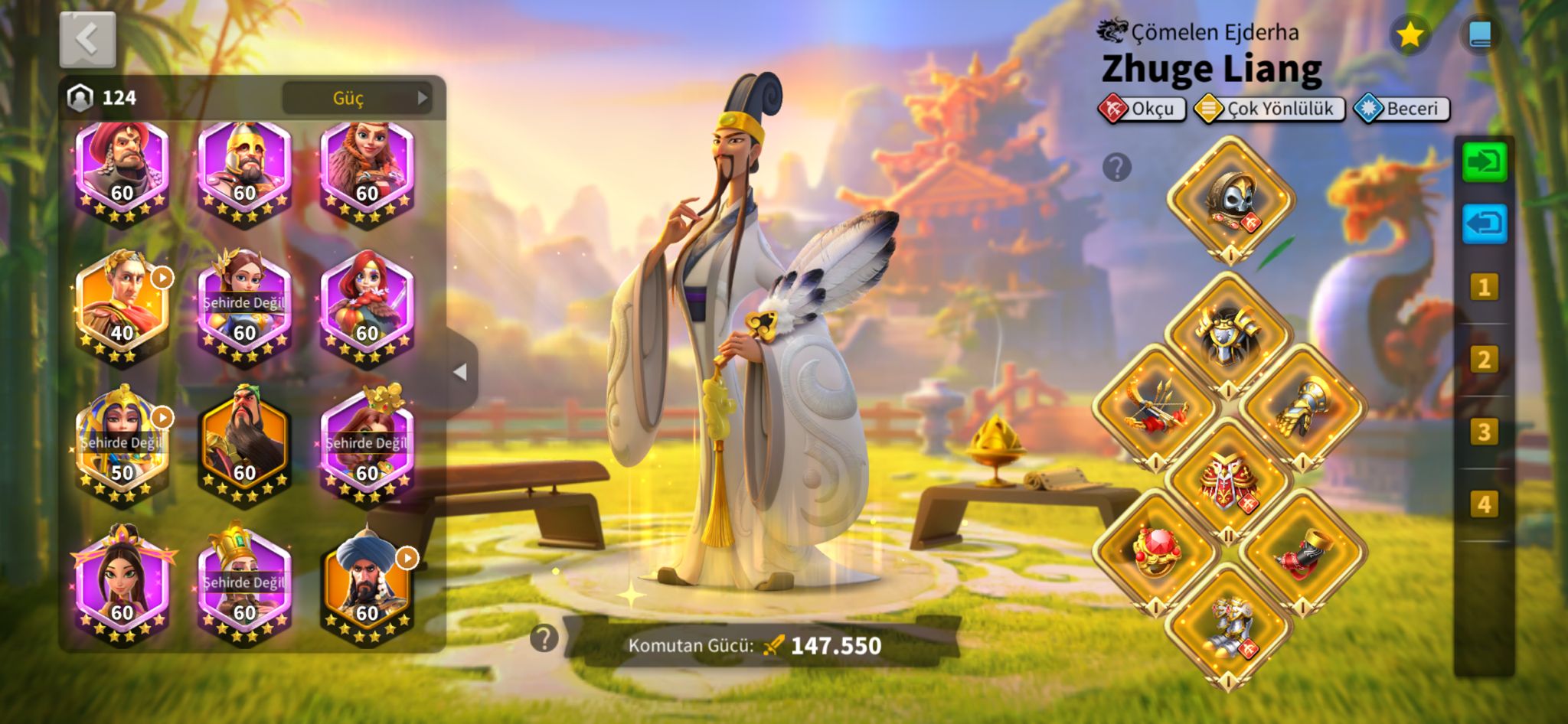Go back using the arrow button
1568x724 pixels.
coord(87,39)
